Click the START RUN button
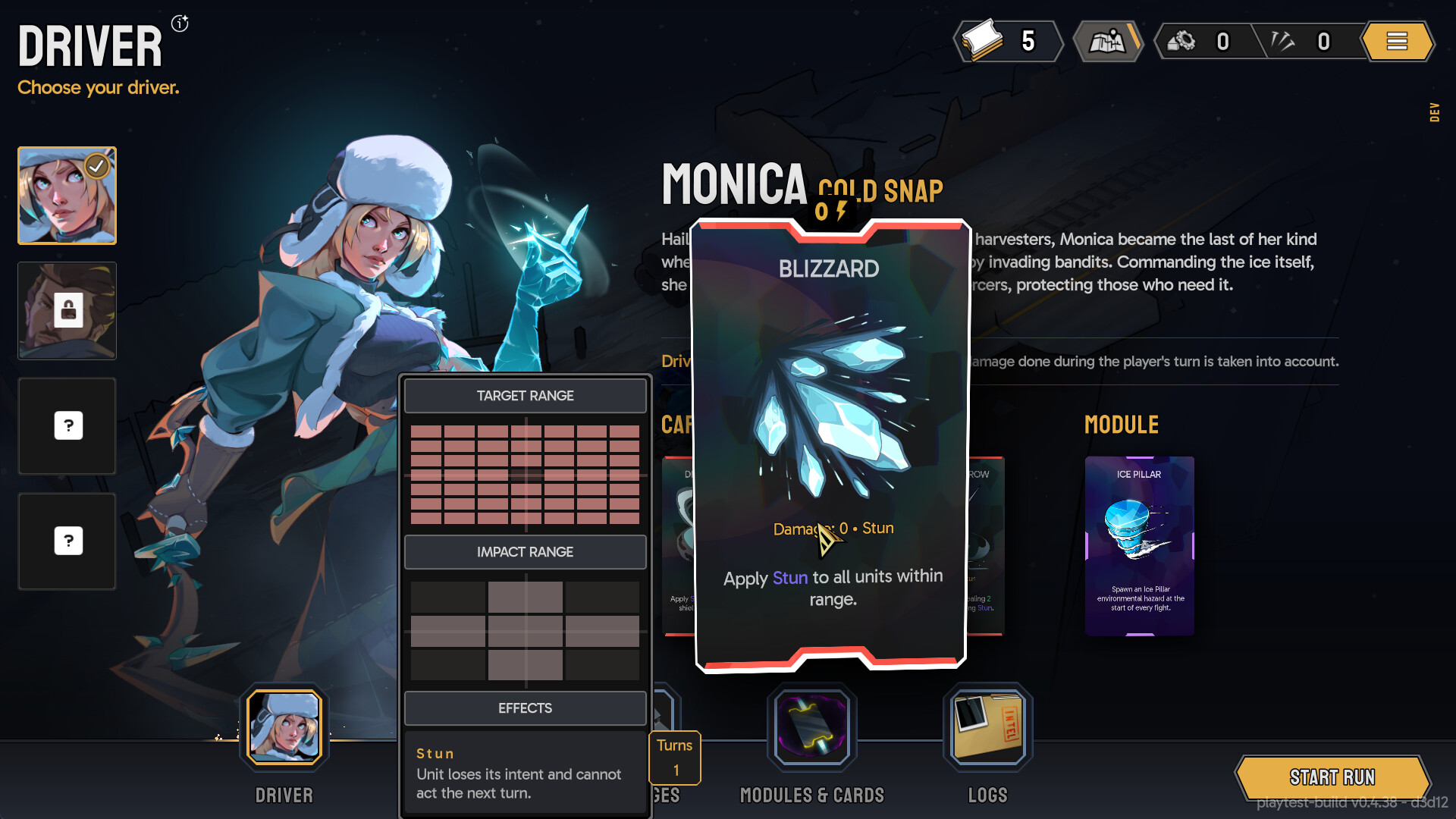Image resolution: width=1456 pixels, height=819 pixels. [x=1332, y=777]
